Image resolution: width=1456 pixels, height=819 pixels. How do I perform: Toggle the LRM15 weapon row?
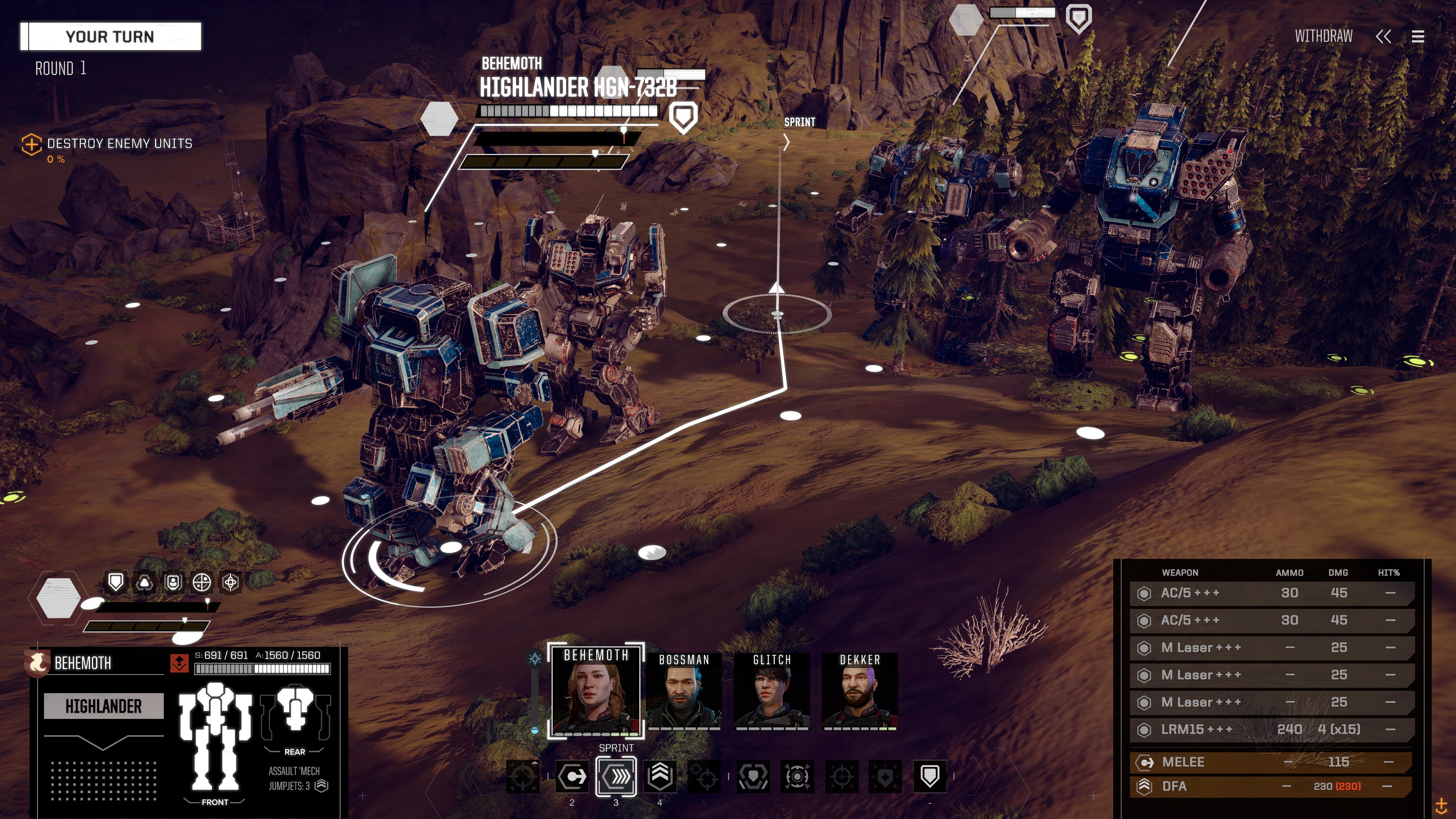[x=1272, y=730]
